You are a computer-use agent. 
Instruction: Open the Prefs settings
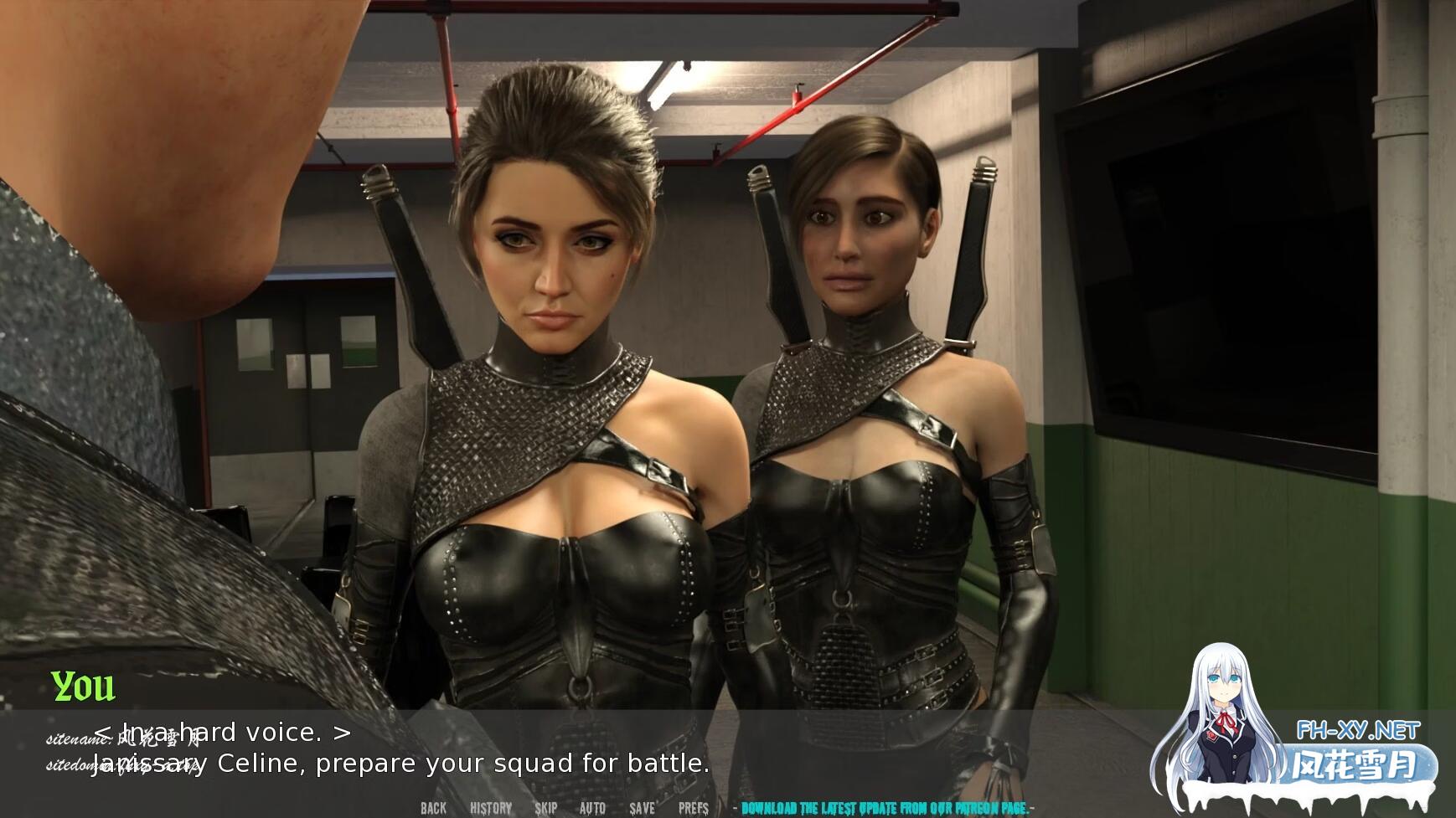click(x=694, y=808)
